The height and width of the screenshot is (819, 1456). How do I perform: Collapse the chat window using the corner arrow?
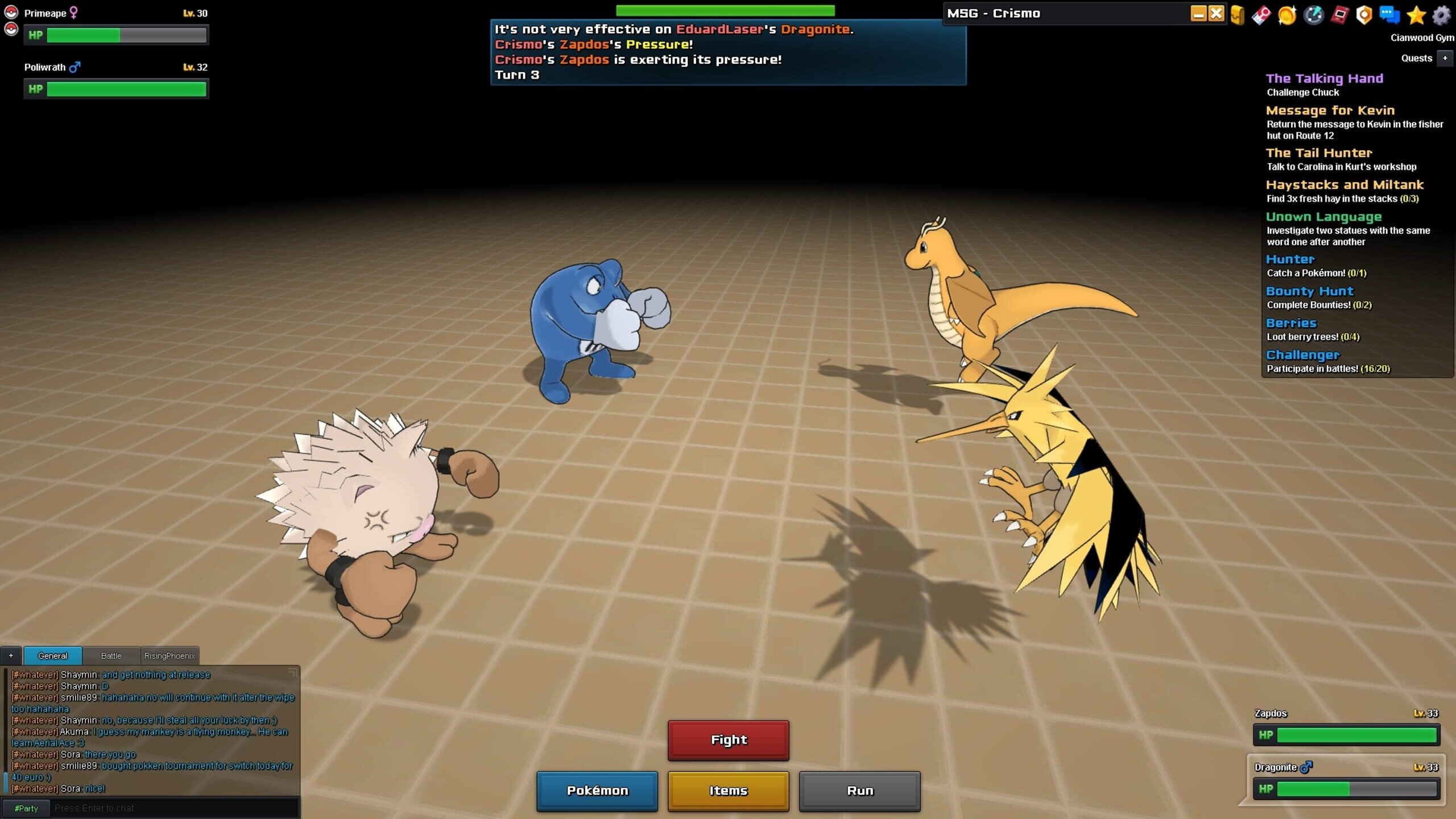click(292, 672)
